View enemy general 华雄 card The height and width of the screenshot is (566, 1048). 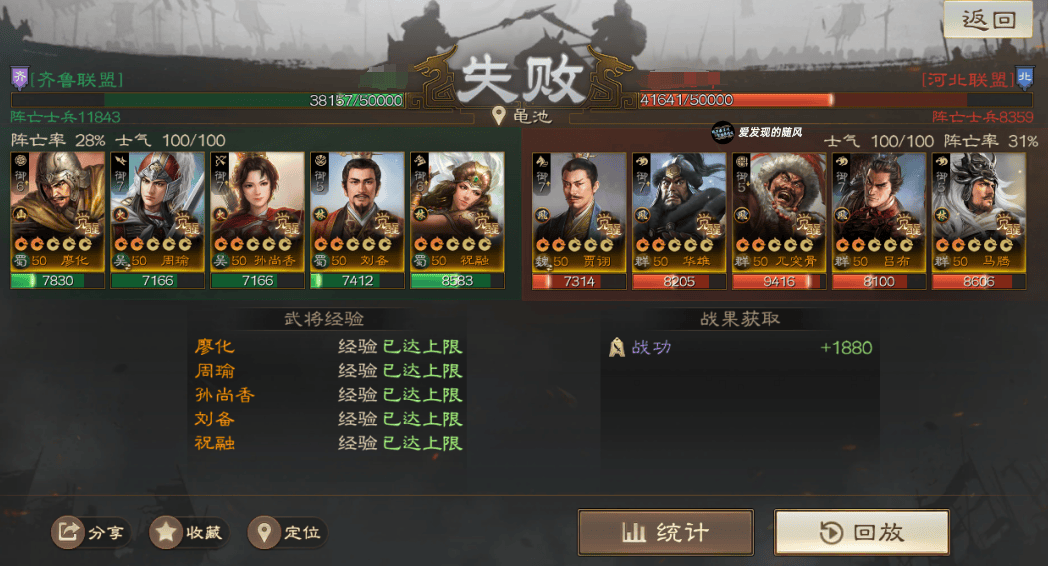tap(679, 213)
